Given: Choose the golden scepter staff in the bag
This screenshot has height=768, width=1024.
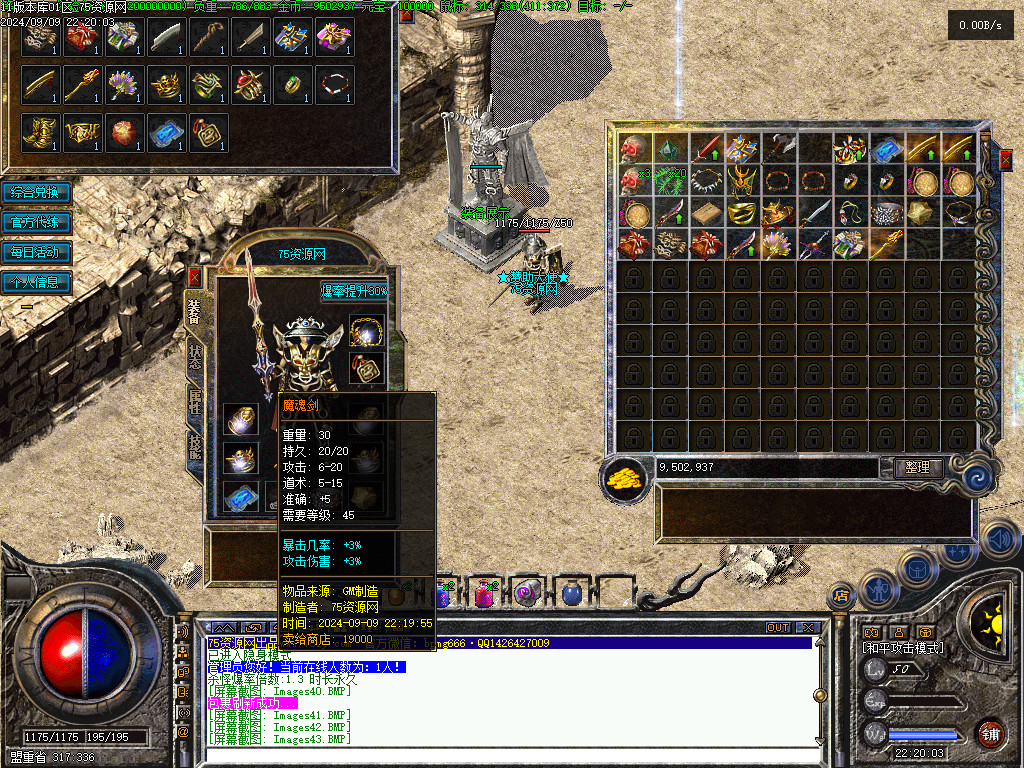Looking at the screenshot, I should click(886, 243).
